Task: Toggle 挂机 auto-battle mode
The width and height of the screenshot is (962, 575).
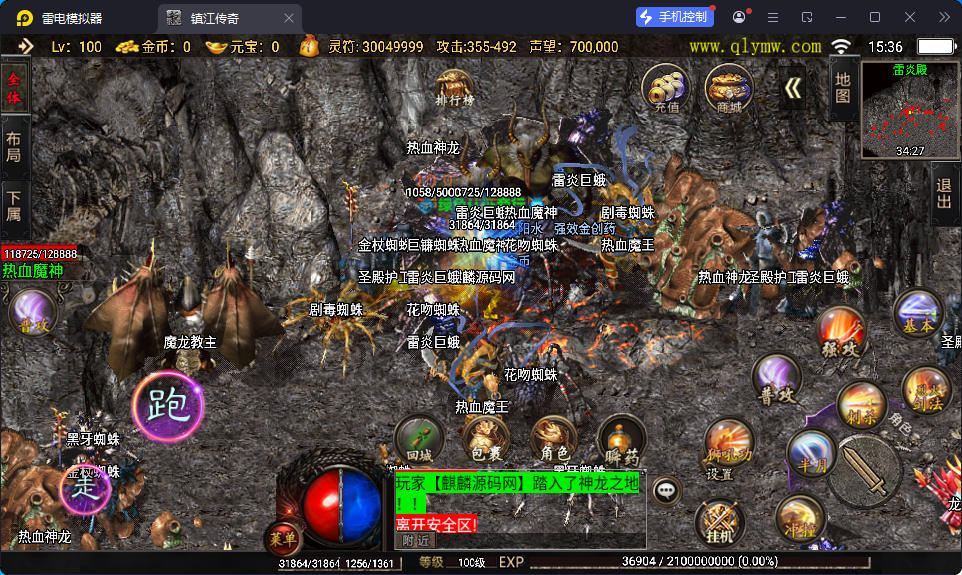Action: (x=719, y=523)
